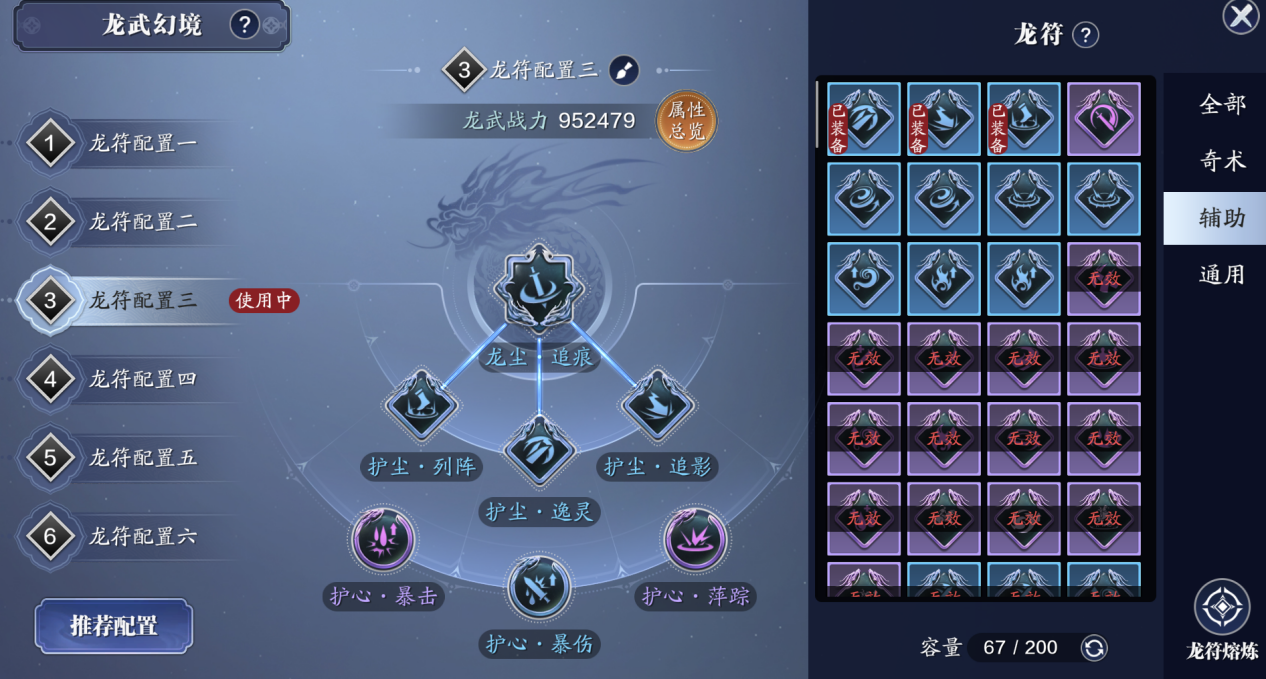Select the 护心·萍踪 rune slot
1266x679 pixels.
(x=695, y=540)
